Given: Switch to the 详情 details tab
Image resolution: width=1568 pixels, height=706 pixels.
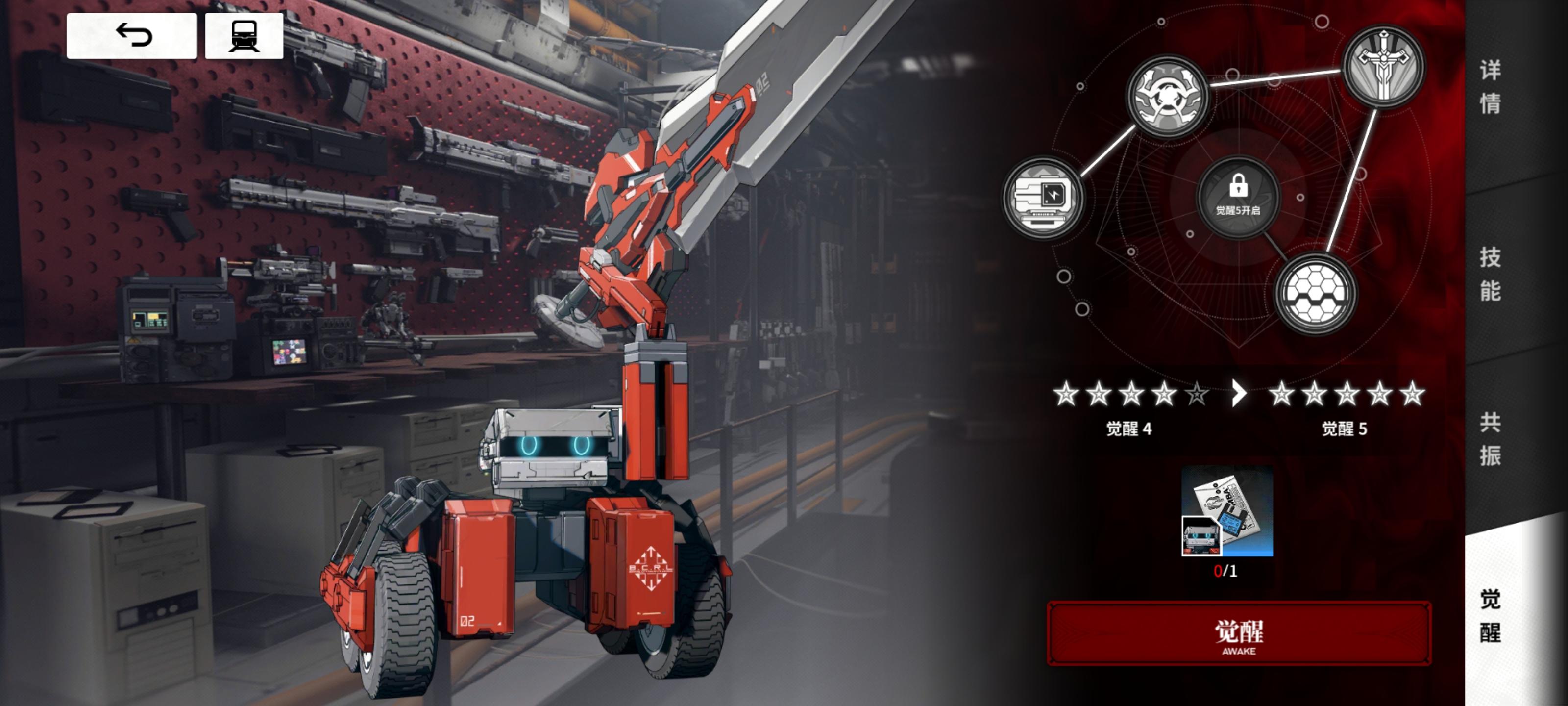Looking at the screenshot, I should [1490, 86].
